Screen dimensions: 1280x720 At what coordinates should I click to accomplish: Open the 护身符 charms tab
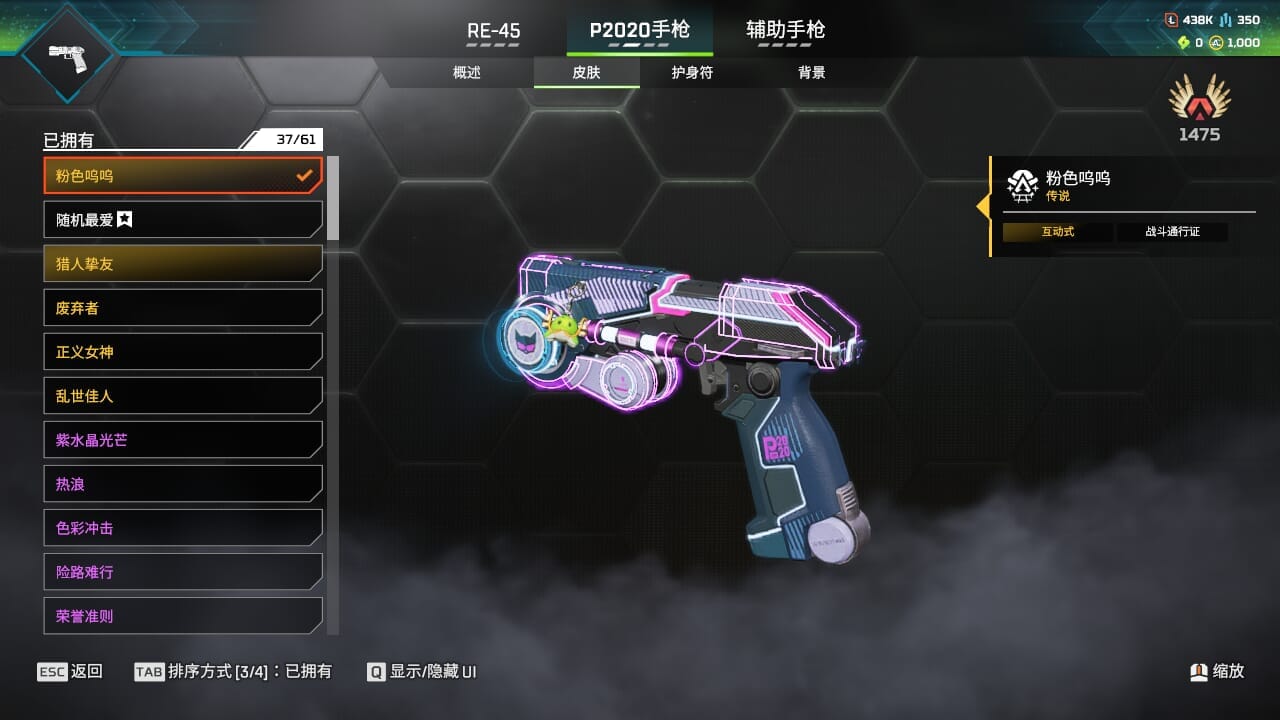(692, 72)
